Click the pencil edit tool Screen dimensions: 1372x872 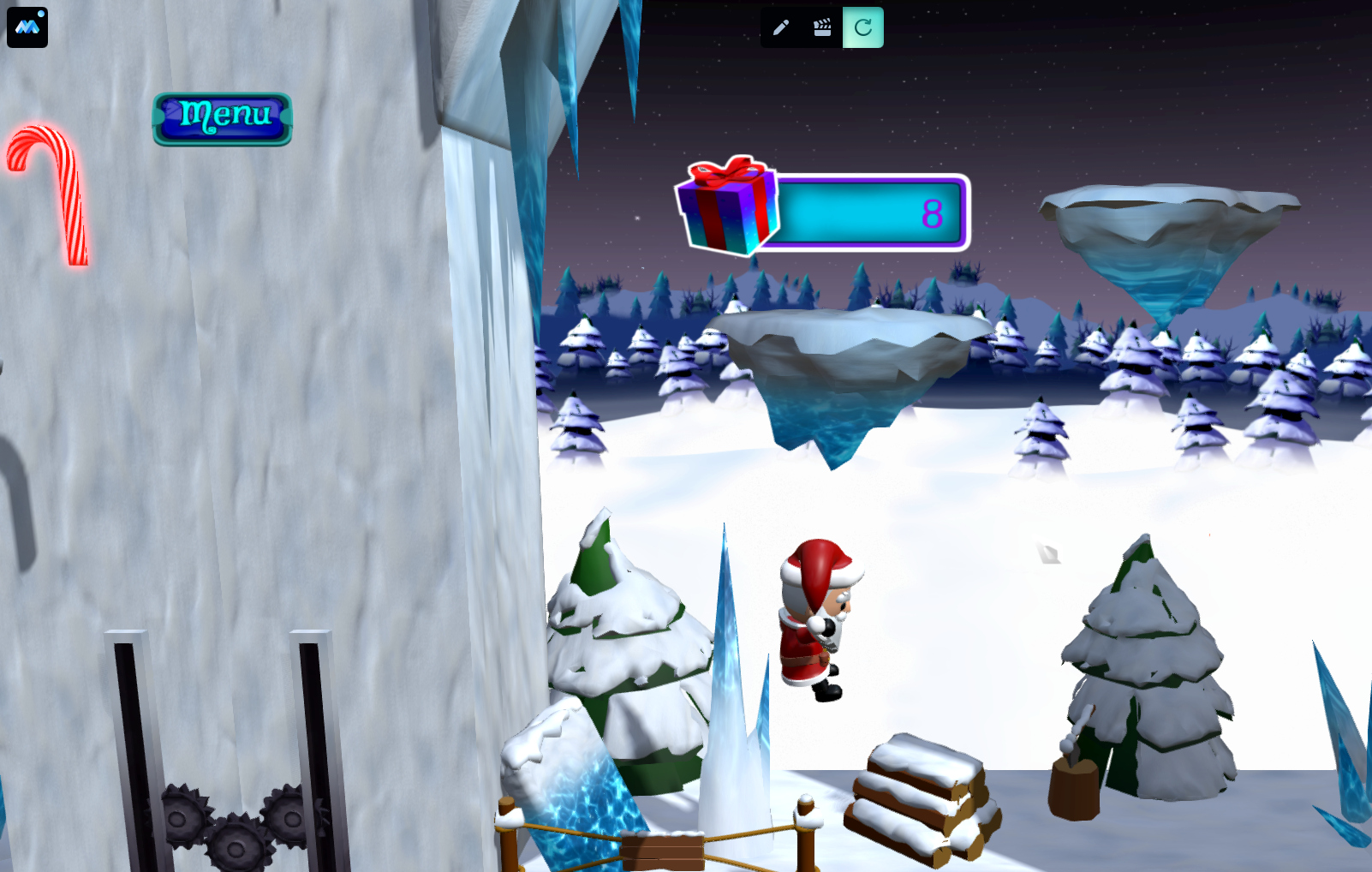point(781,27)
